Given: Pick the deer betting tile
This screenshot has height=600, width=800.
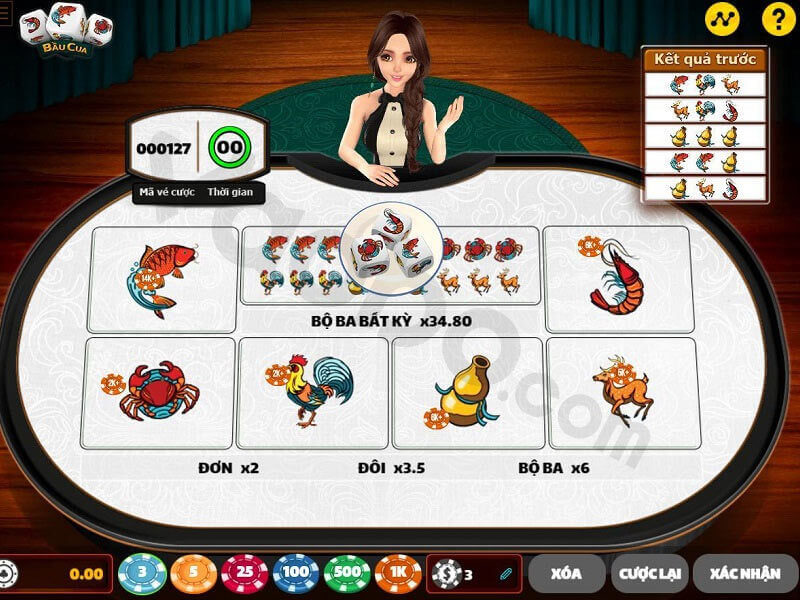Looking at the screenshot, I should click(x=621, y=392).
